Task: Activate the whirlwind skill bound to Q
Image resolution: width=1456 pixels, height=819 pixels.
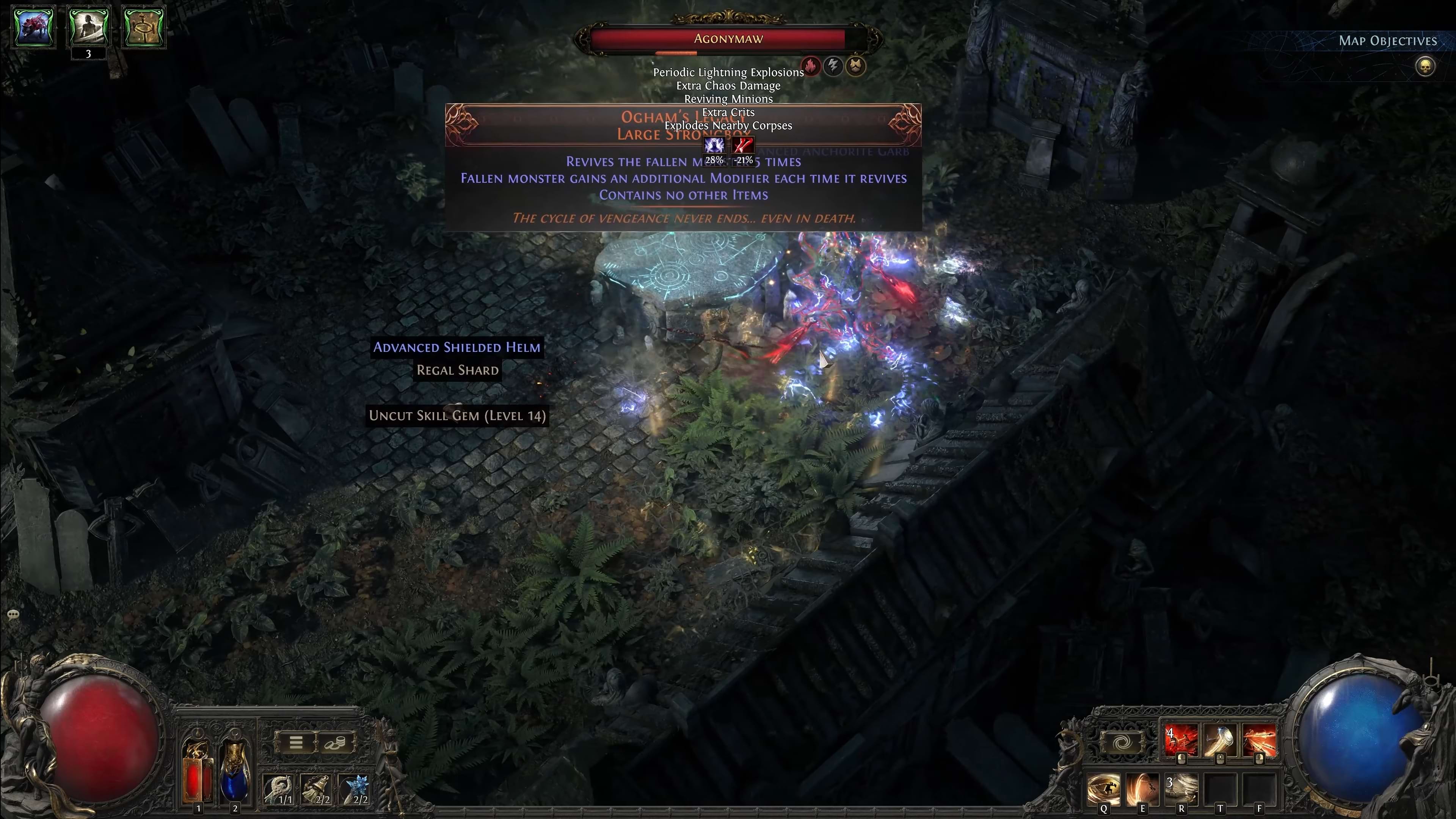Action: tap(1103, 789)
